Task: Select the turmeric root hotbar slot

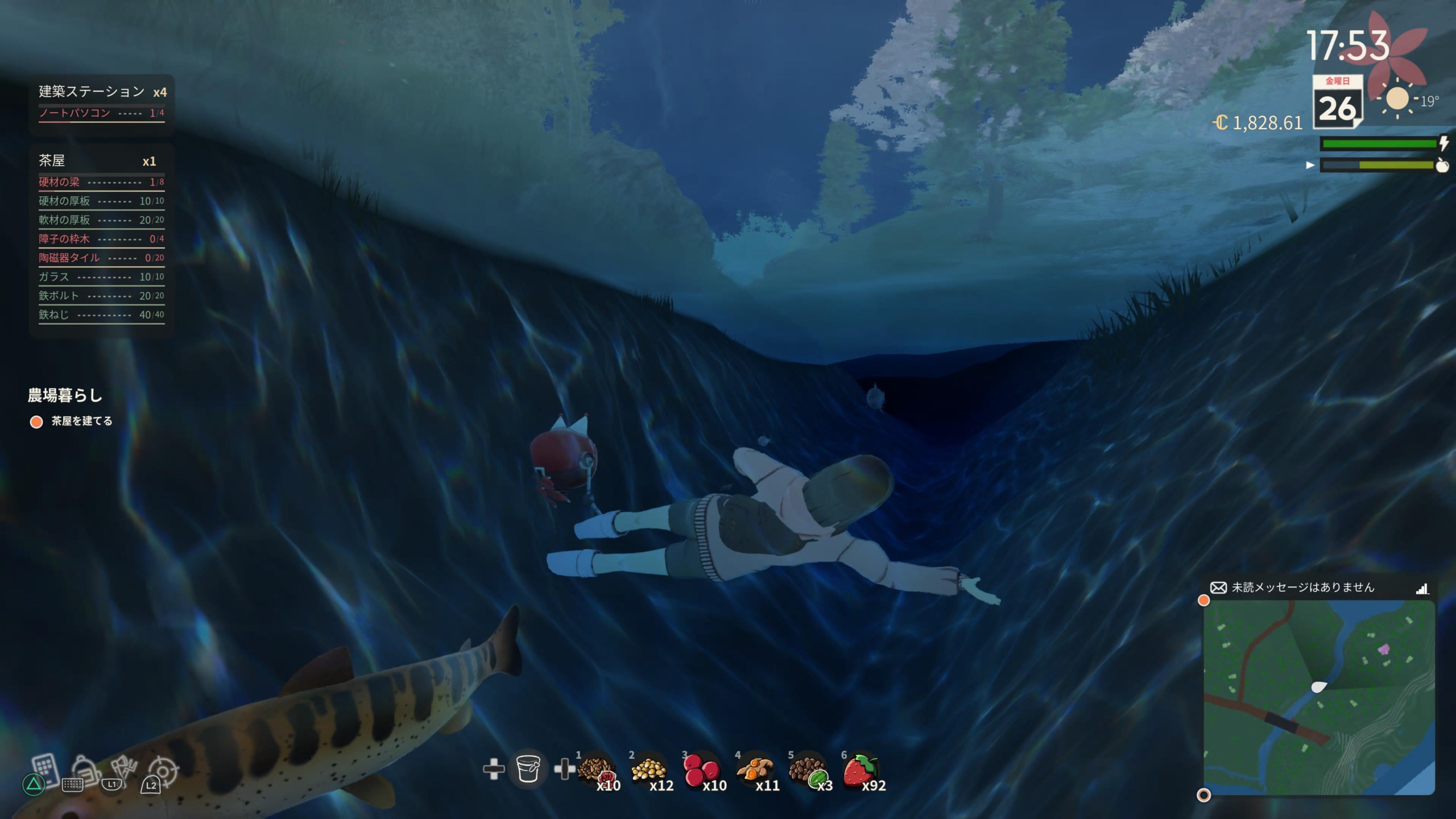Action: click(754, 772)
